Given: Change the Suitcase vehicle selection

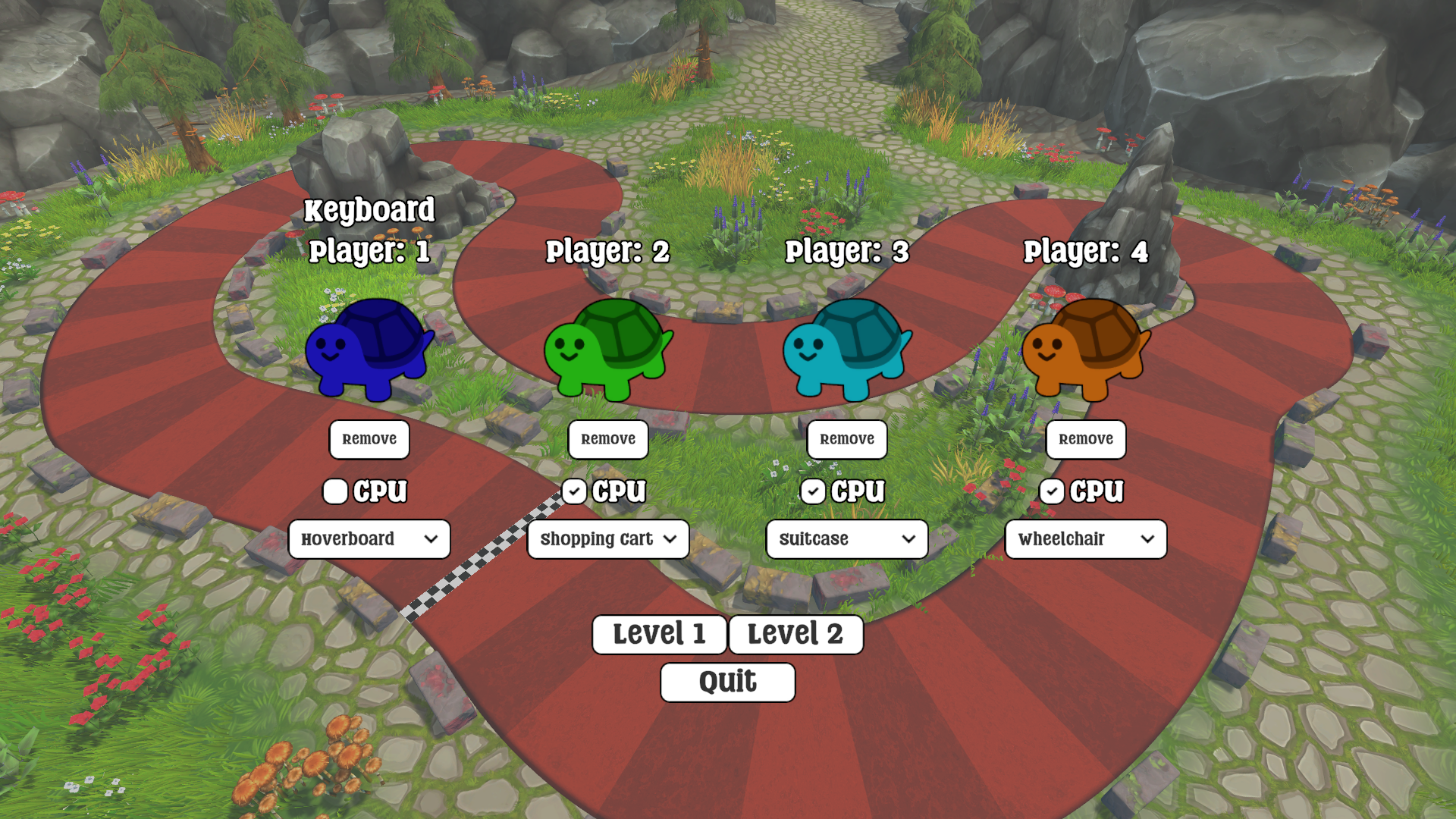Looking at the screenshot, I should pyautogui.click(x=847, y=539).
